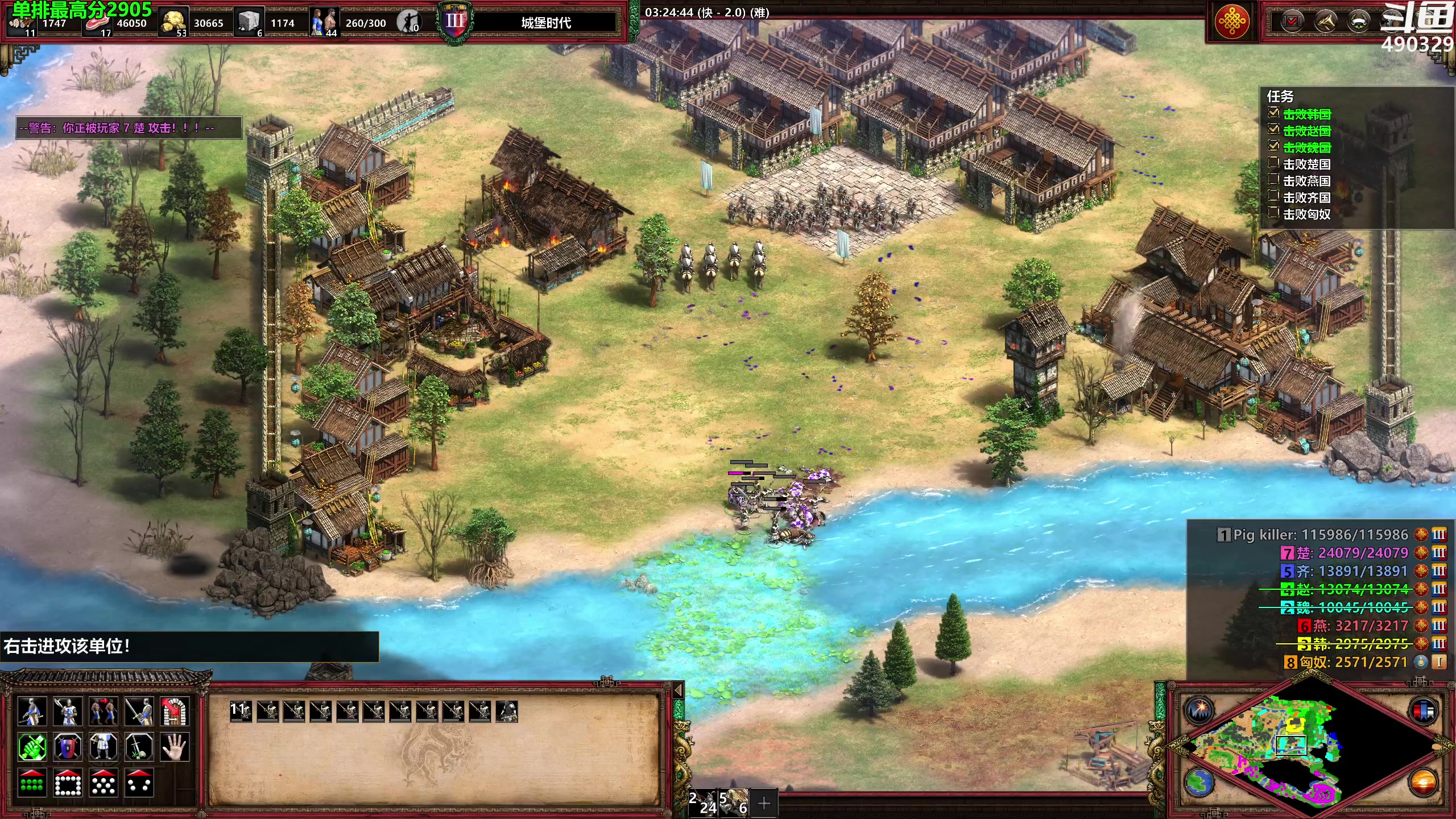The height and width of the screenshot is (819, 1456).
Task: Choose the defensive stance shield icon
Action: coord(68,747)
